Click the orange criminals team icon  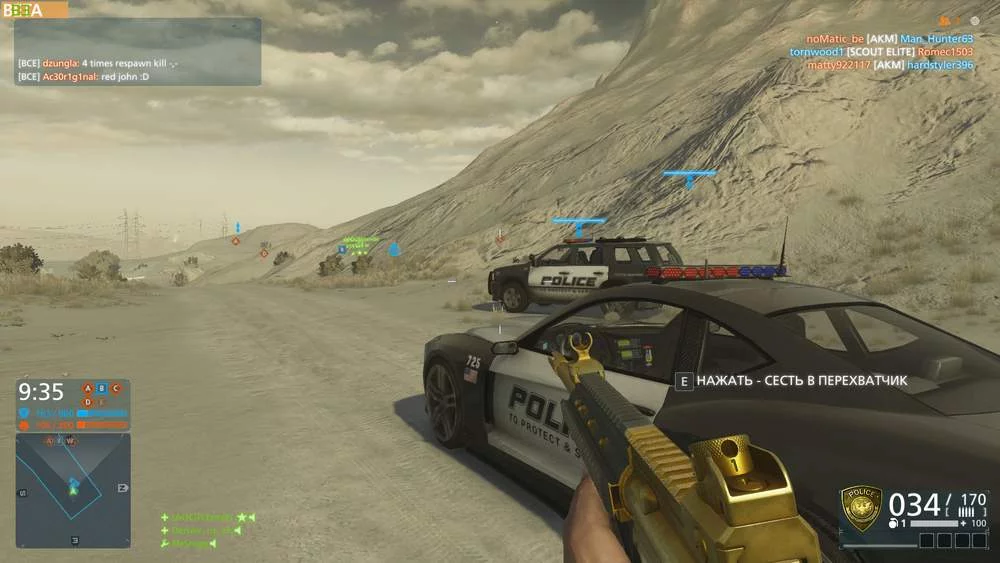(24, 425)
